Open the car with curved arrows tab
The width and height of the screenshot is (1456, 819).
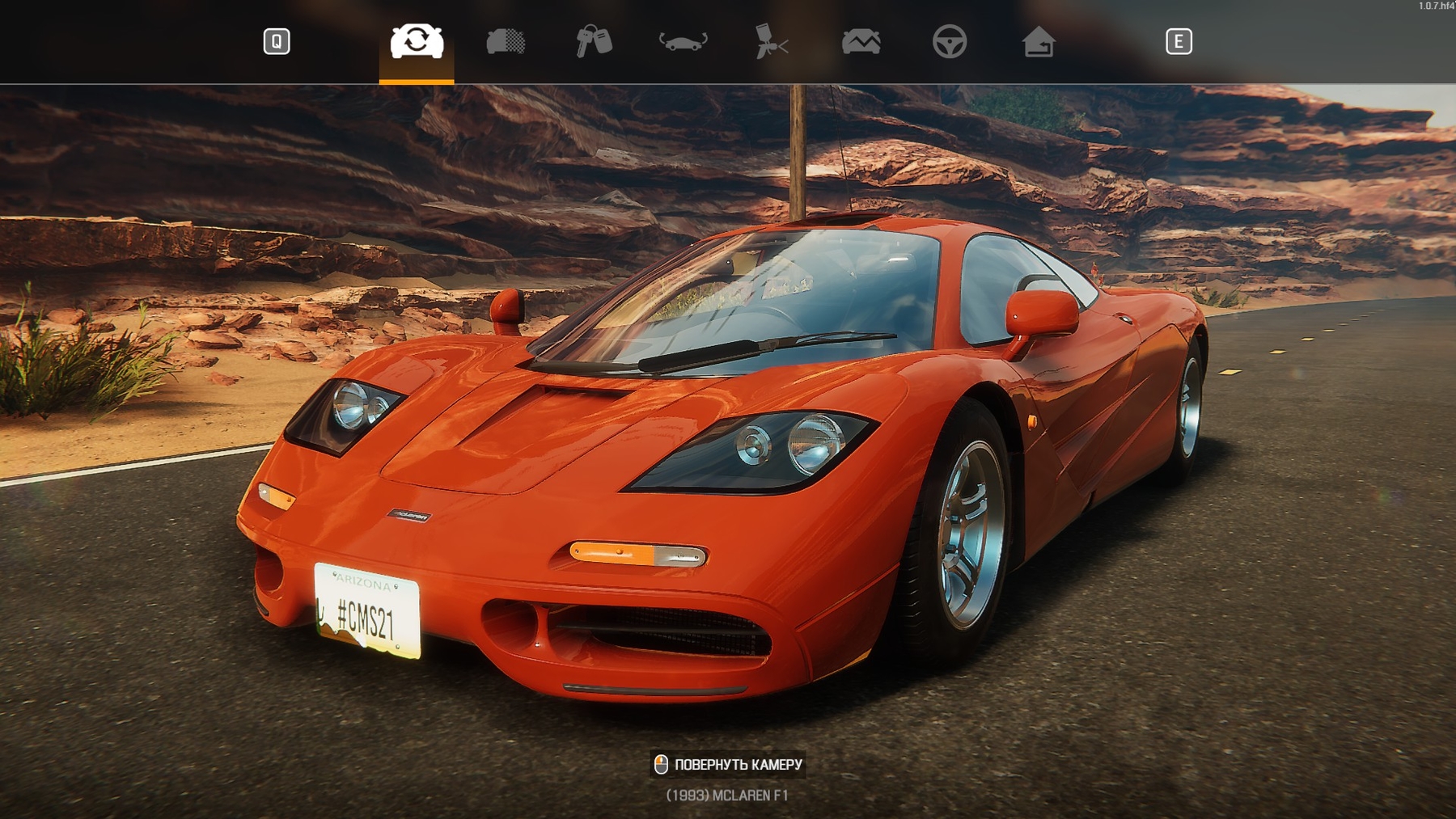point(683,41)
